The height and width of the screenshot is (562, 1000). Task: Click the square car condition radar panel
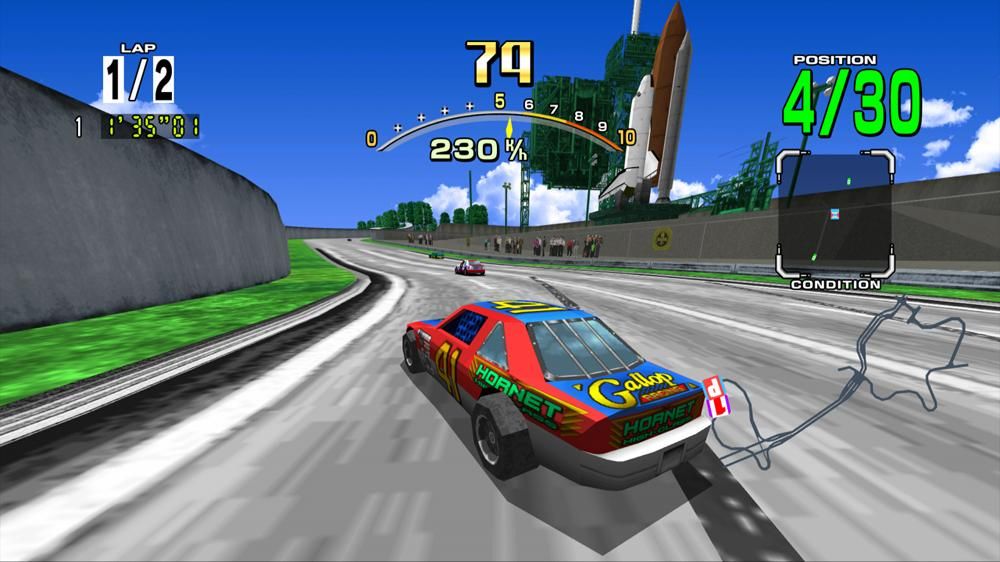pos(834,214)
